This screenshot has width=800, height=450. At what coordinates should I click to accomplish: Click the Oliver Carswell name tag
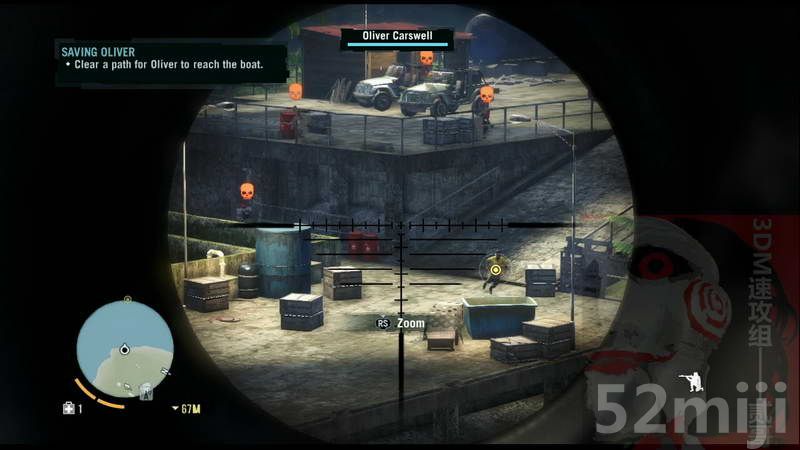[396, 36]
